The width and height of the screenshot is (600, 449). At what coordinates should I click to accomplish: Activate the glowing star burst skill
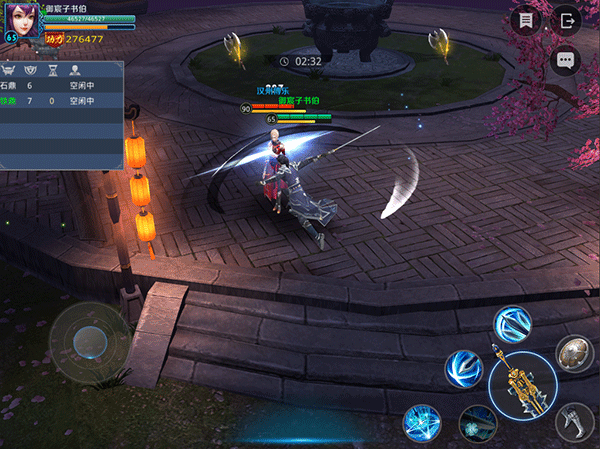pos(422,422)
